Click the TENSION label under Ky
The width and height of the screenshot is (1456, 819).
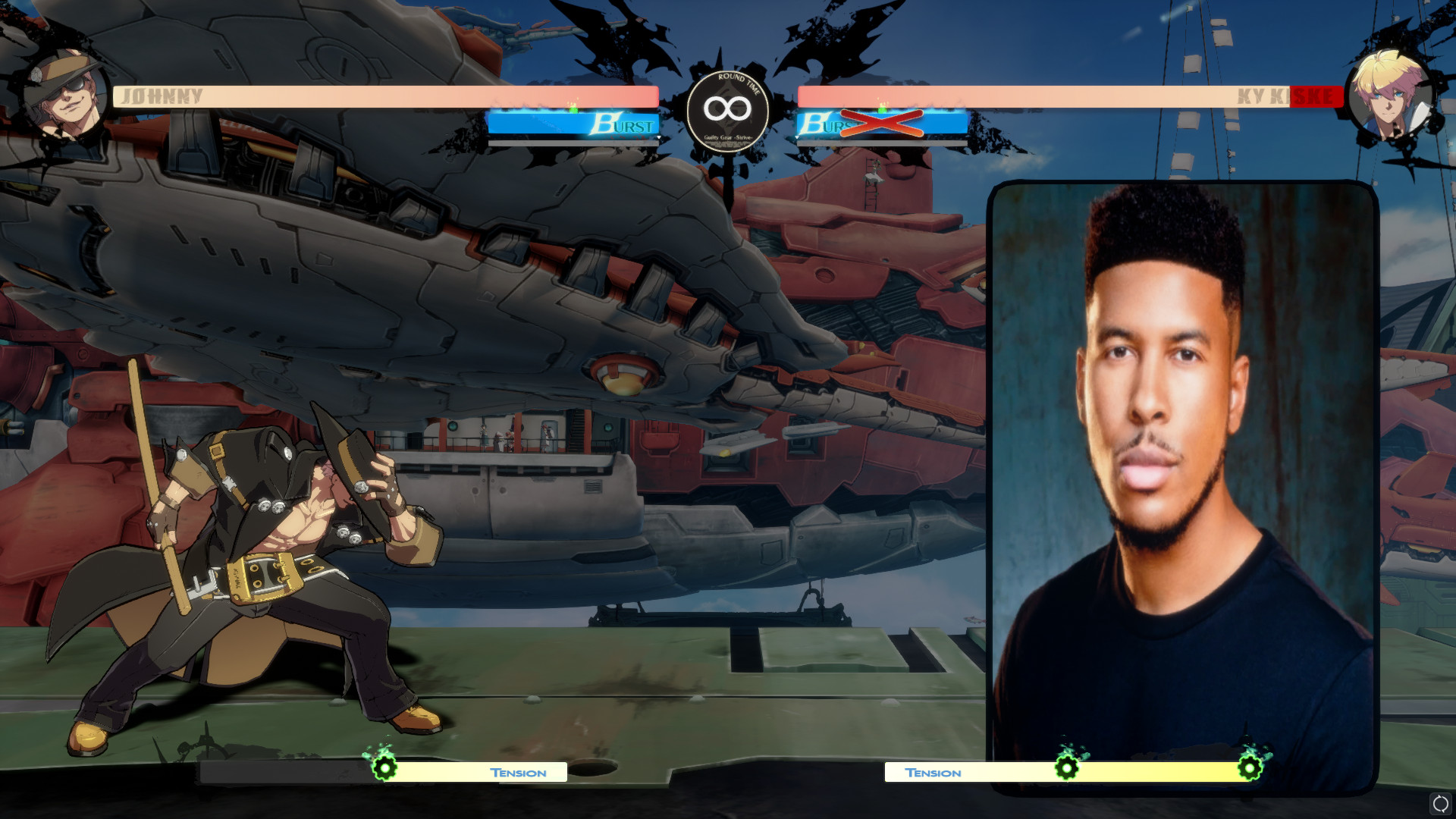(x=934, y=773)
